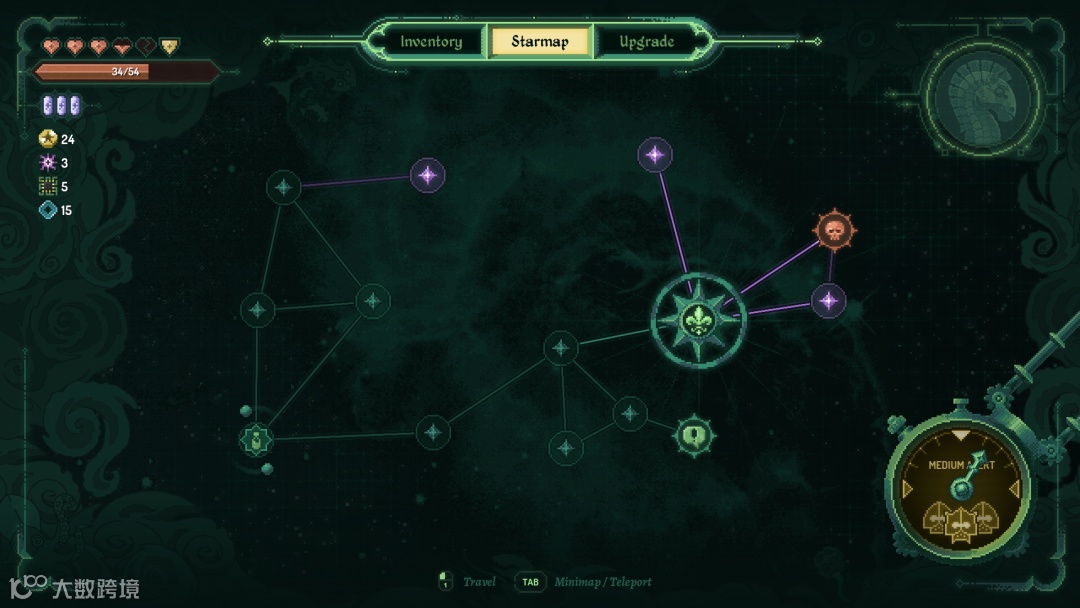The image size is (1080, 608).
Task: Select the orange skull node on the starmap
Action: click(832, 230)
